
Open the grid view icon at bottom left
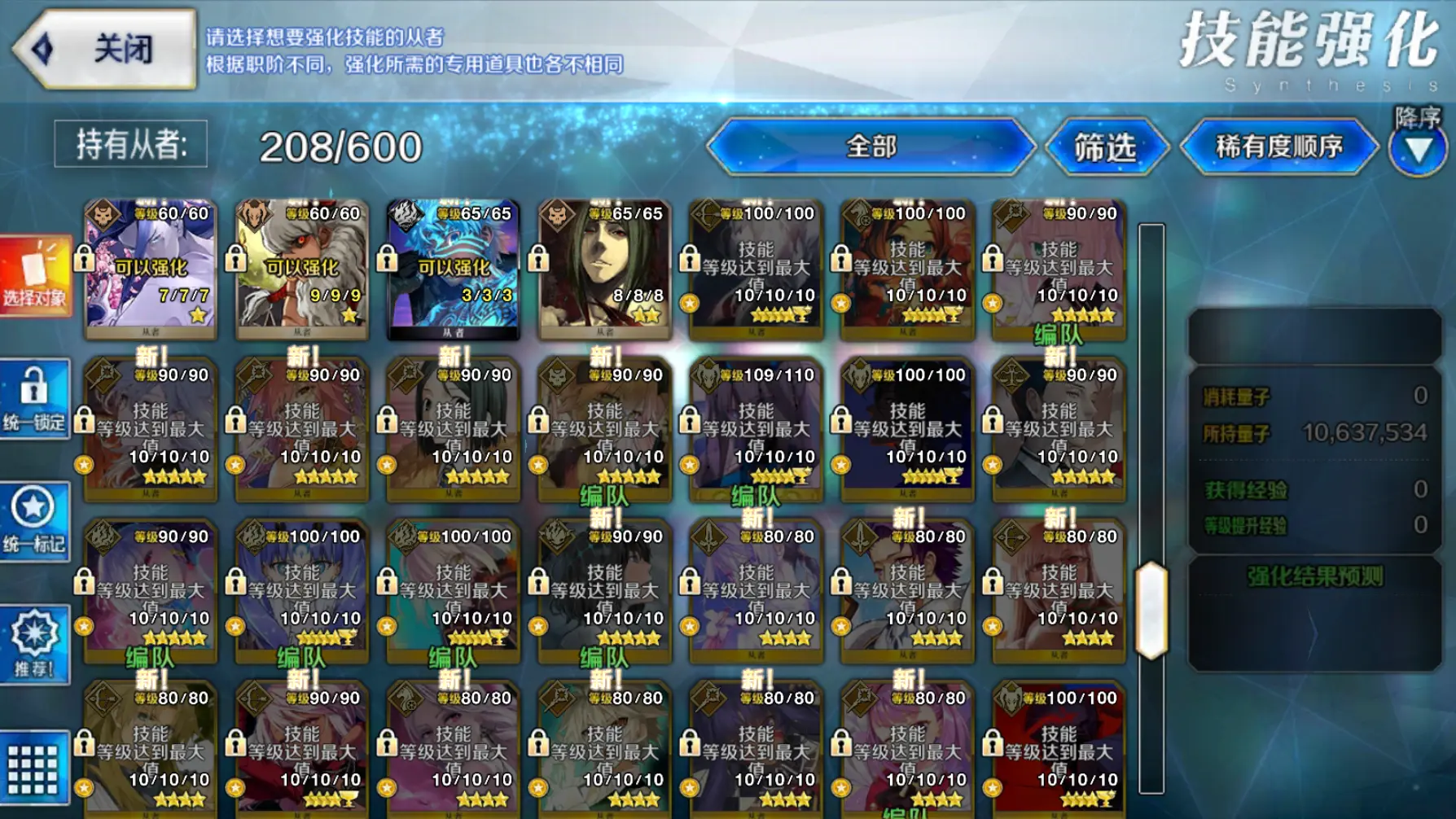(31, 769)
